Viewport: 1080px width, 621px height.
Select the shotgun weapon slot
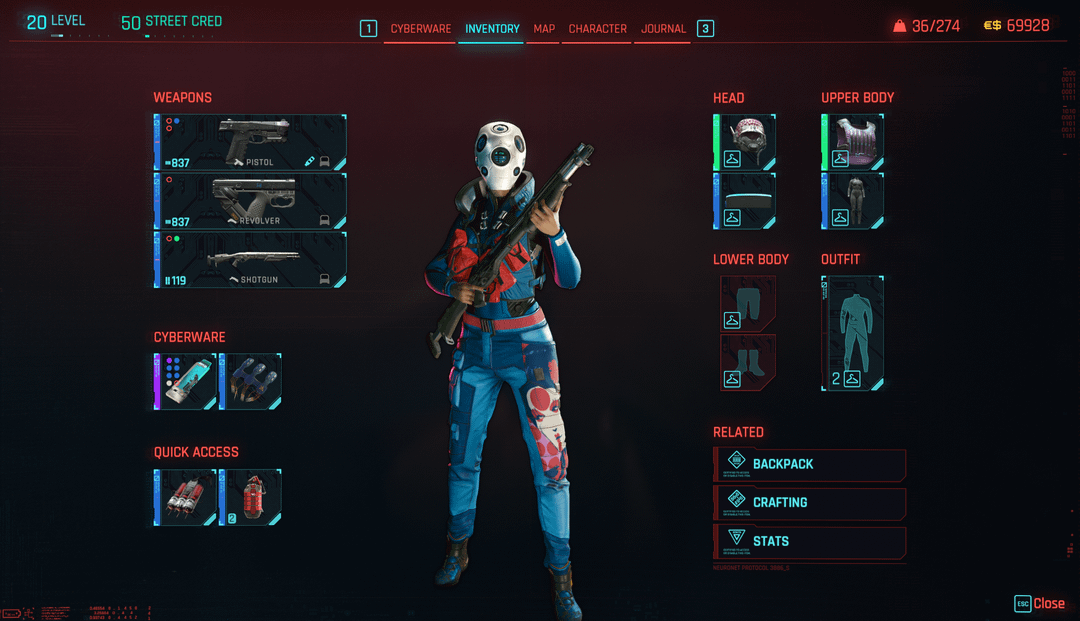(251, 260)
